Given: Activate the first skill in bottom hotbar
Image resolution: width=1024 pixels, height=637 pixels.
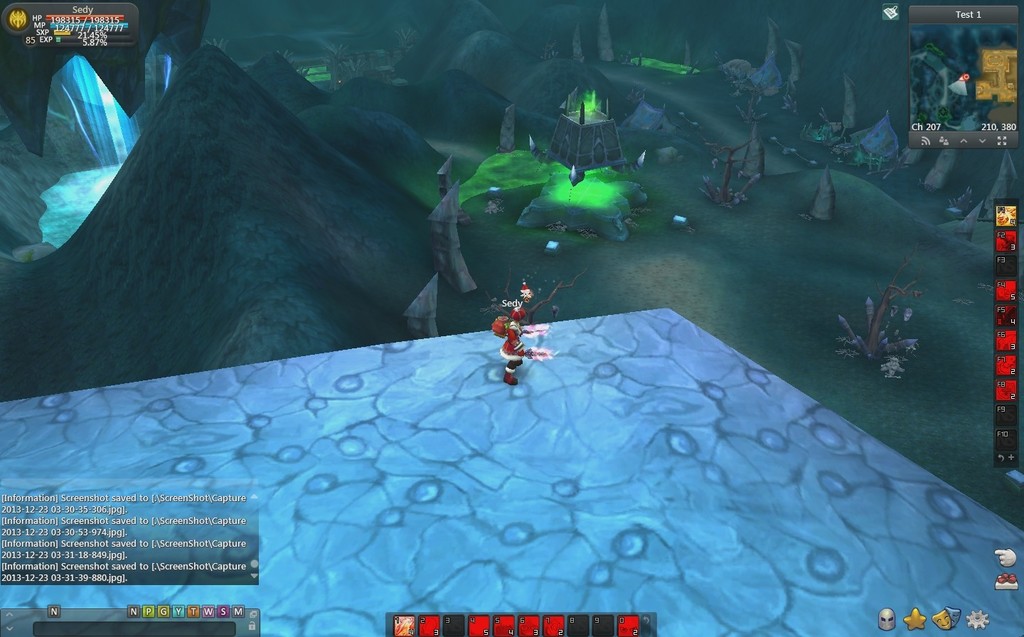Looking at the screenshot, I should pyautogui.click(x=404, y=626).
